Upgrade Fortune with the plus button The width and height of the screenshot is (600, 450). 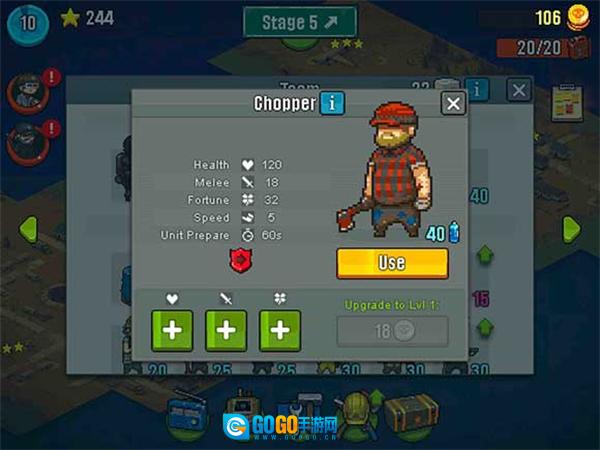pos(280,331)
